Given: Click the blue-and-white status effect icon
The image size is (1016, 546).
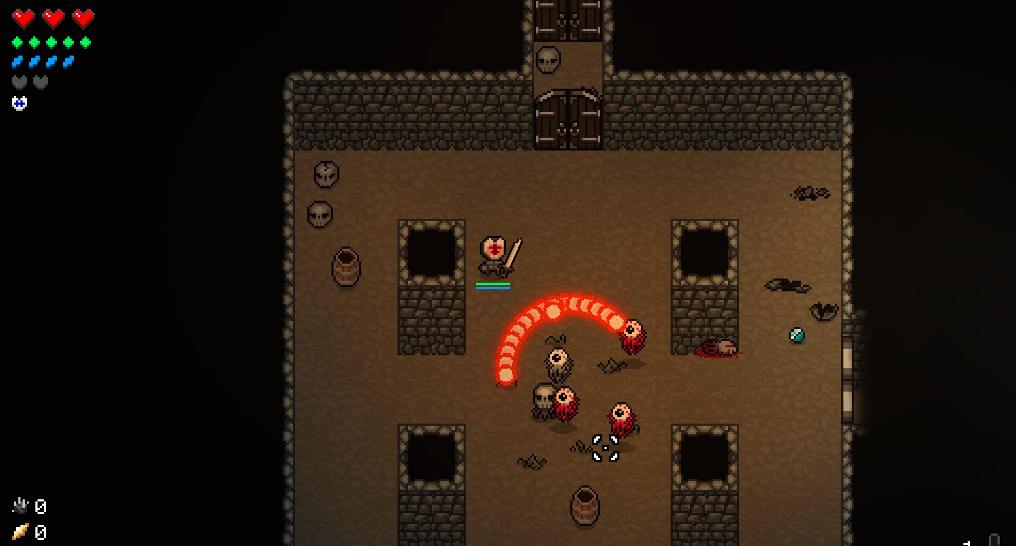Looking at the screenshot, I should pyautogui.click(x=19, y=103).
